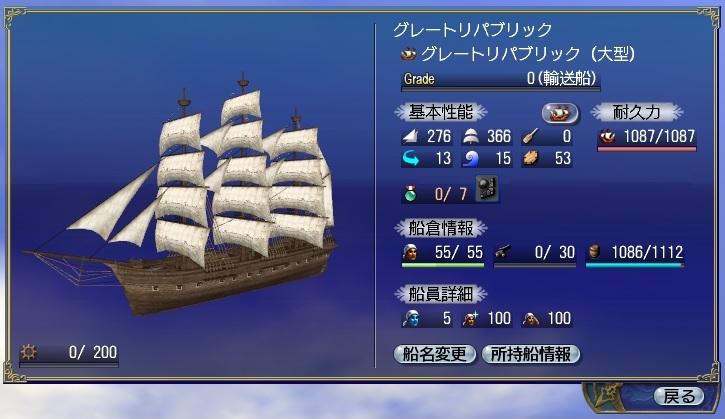Select the dark cannonball slot icon

(x=488, y=188)
